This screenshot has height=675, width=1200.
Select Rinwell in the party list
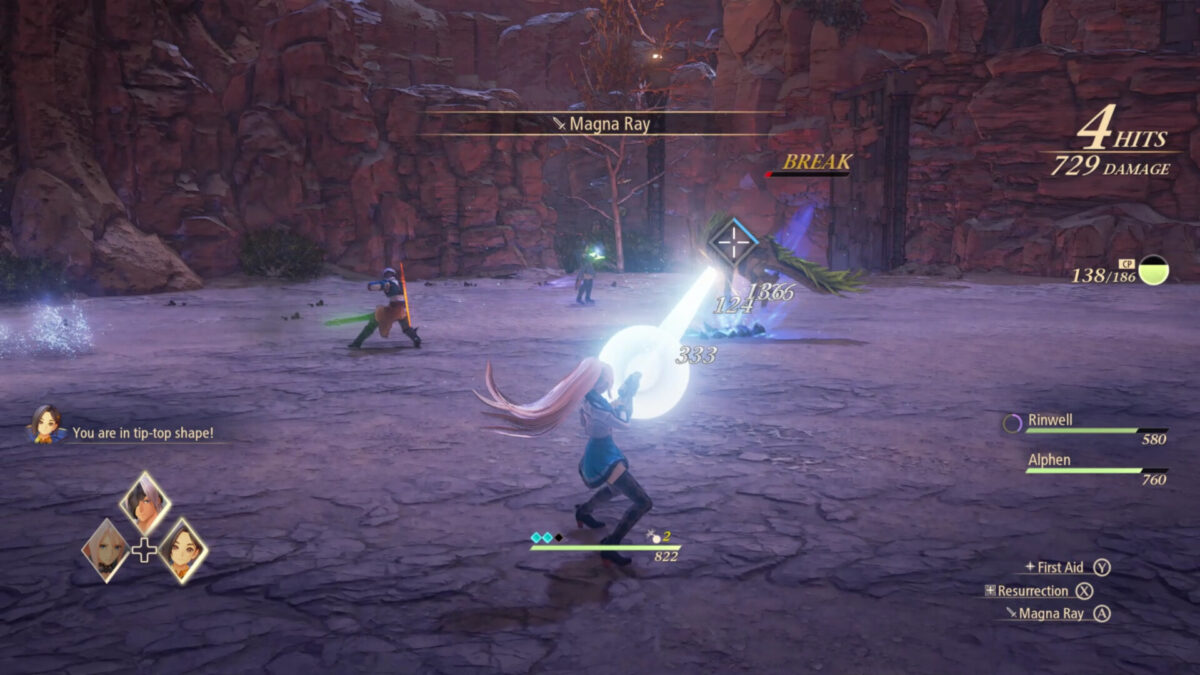(1050, 420)
